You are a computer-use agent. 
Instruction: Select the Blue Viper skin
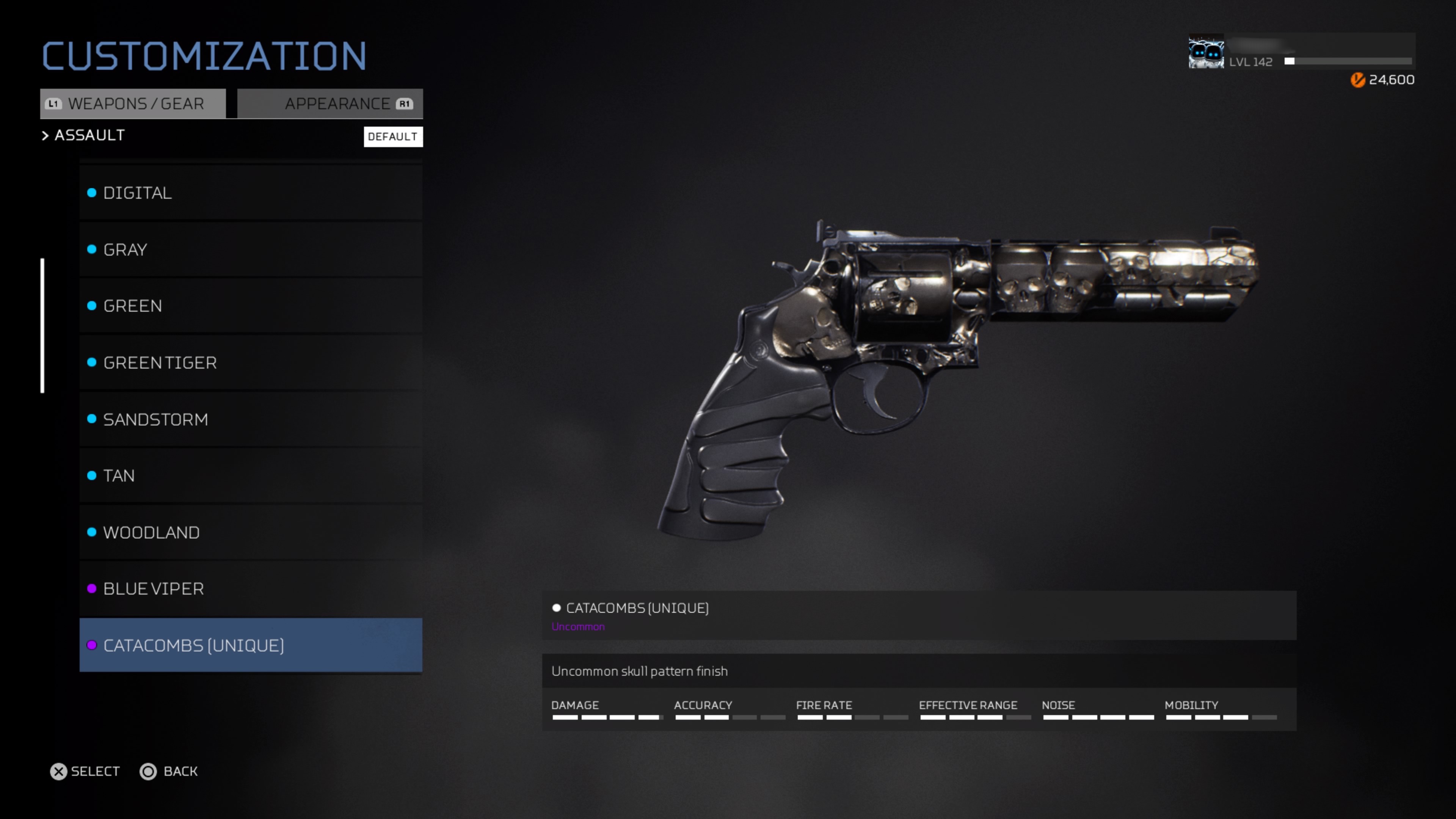click(250, 588)
